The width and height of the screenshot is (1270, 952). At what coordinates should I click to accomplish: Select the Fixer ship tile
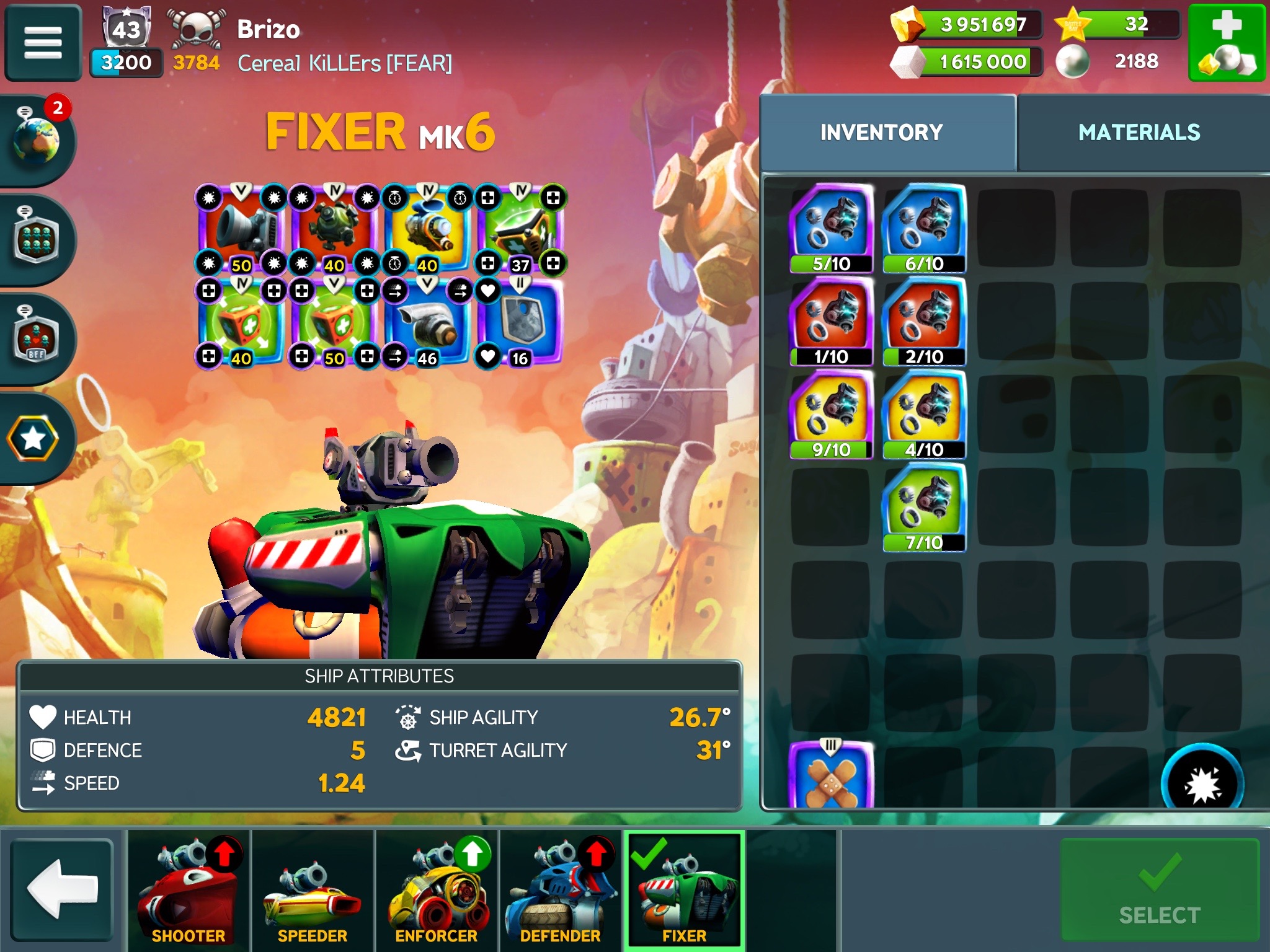click(x=684, y=889)
